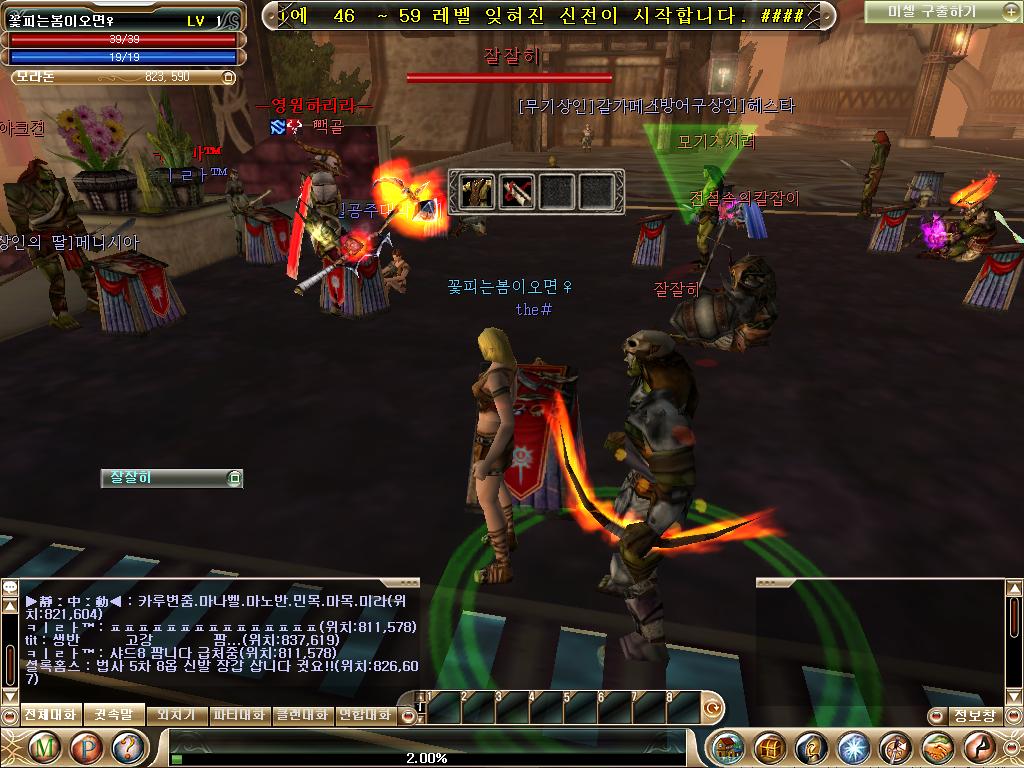Select the 외치기 shout chat tab

176,715
